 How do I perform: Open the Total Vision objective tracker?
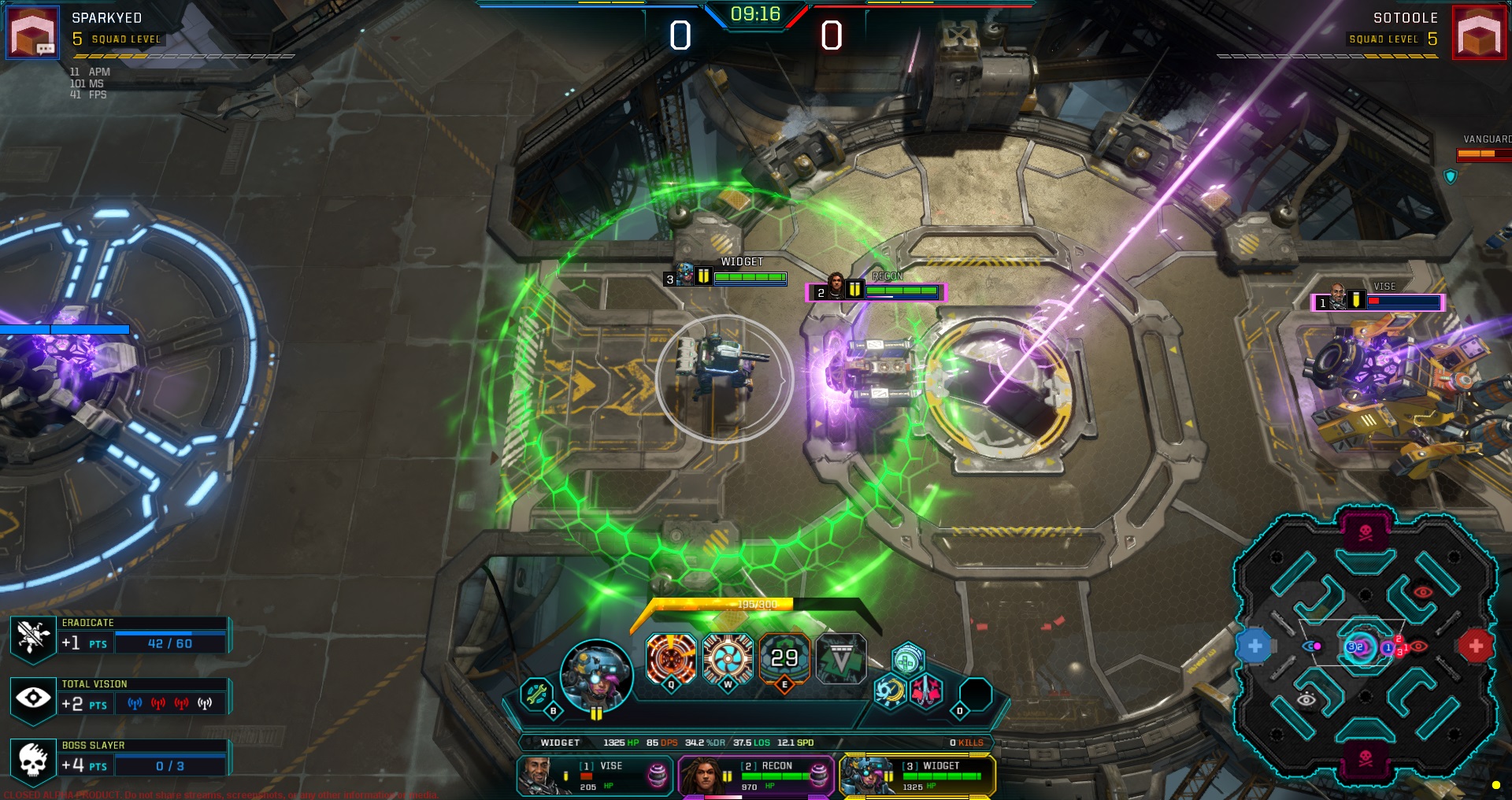(x=120, y=697)
